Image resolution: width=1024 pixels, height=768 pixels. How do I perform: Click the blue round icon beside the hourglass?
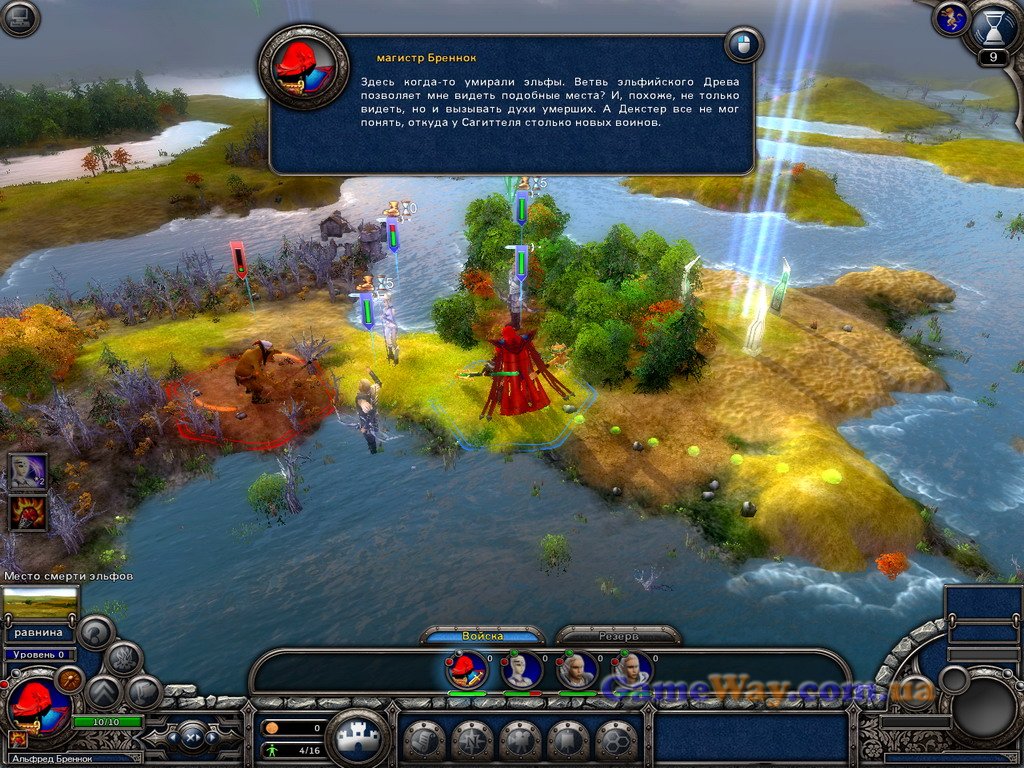pos(950,18)
